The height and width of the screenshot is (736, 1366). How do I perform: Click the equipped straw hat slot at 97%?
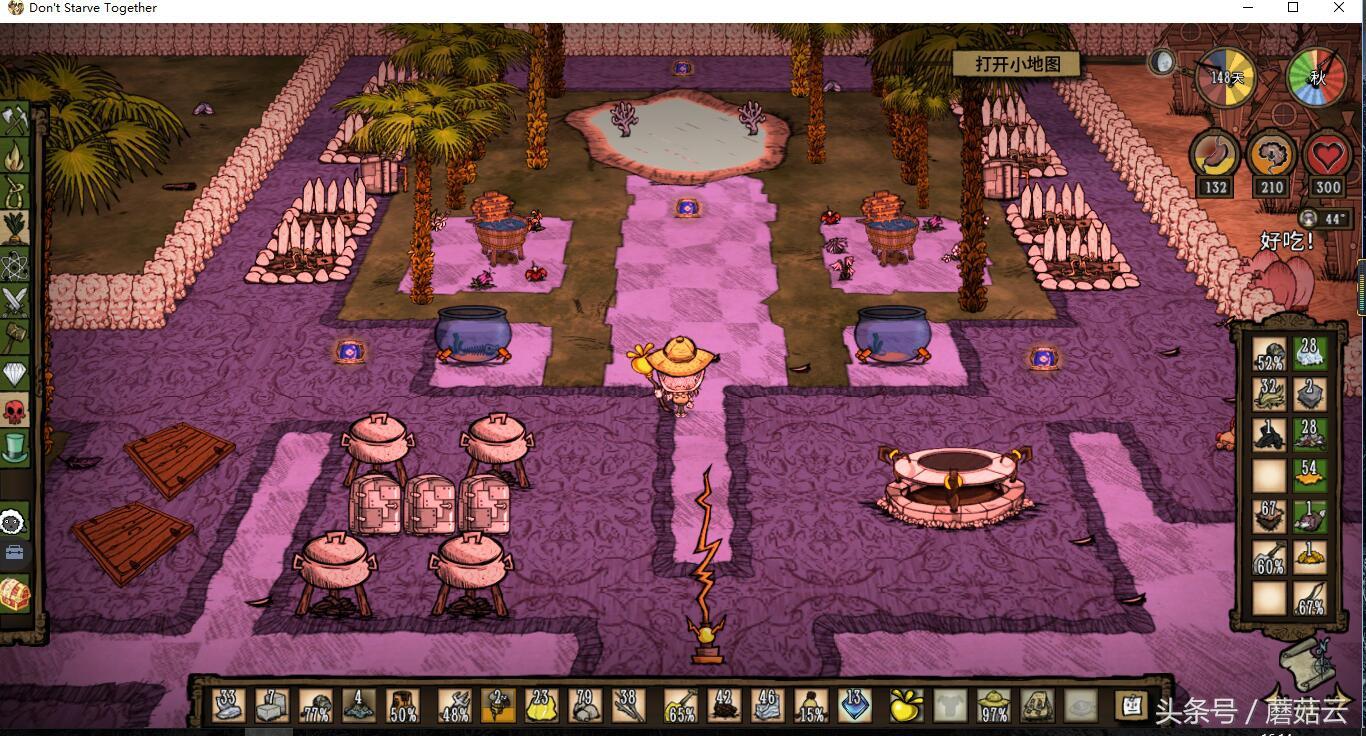[x=993, y=705]
